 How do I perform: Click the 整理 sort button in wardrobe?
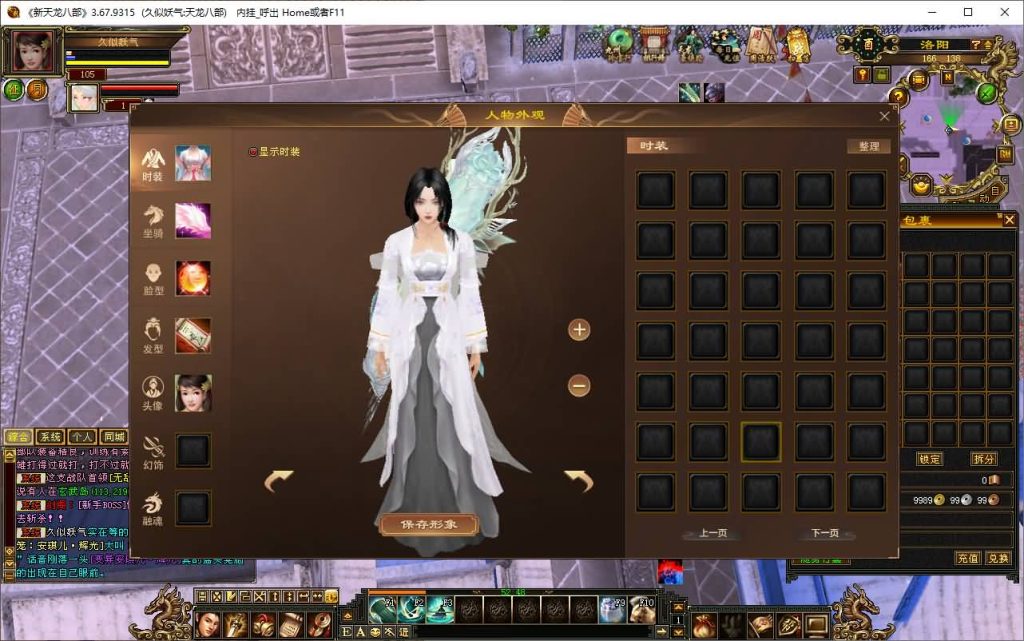(x=868, y=146)
